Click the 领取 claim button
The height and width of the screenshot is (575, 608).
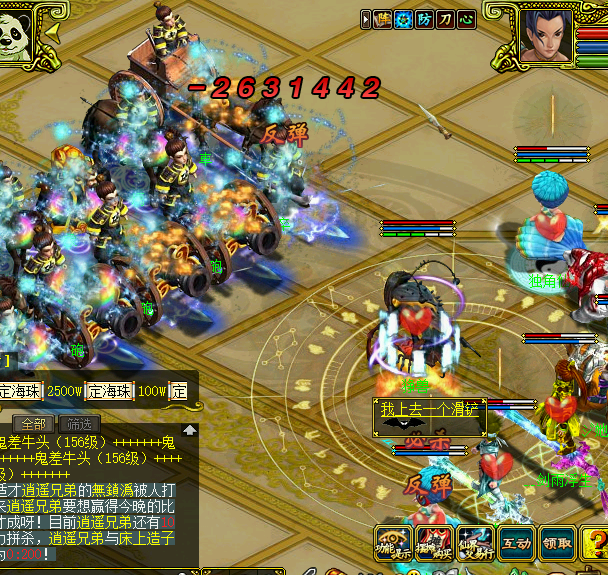click(557, 544)
